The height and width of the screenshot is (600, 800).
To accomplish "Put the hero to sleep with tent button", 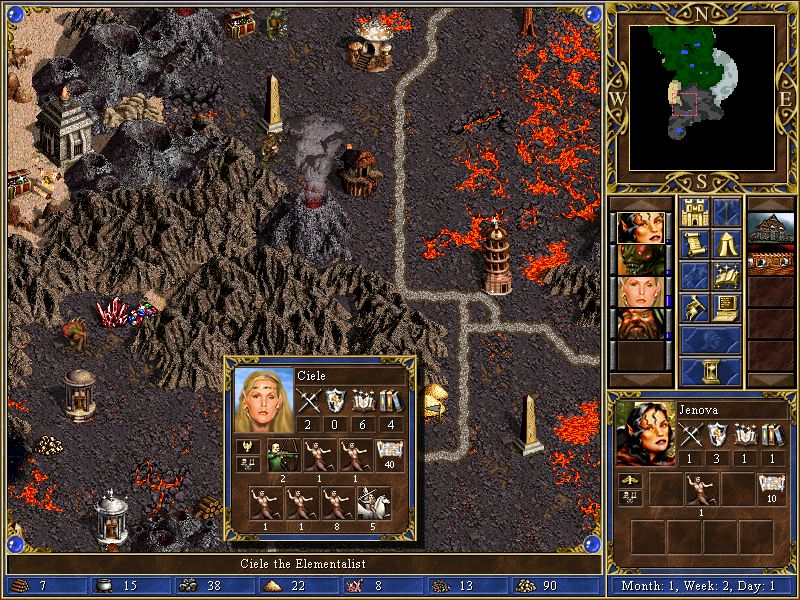I will [x=727, y=243].
